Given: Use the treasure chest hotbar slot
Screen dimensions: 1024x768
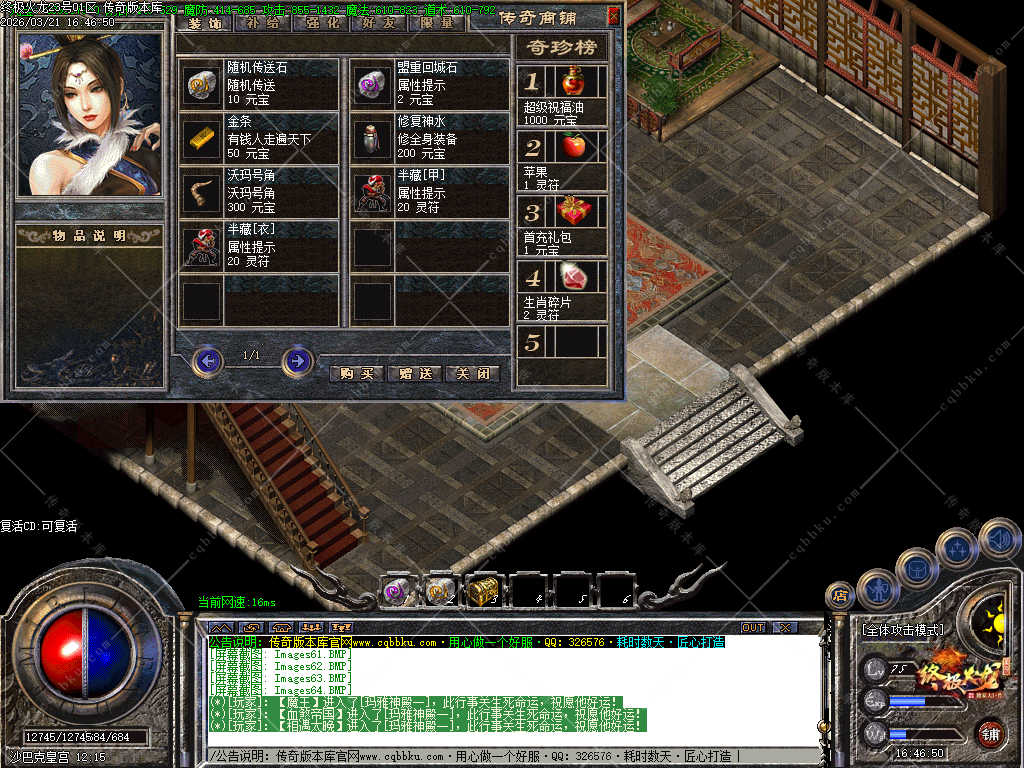Looking at the screenshot, I should click(483, 591).
